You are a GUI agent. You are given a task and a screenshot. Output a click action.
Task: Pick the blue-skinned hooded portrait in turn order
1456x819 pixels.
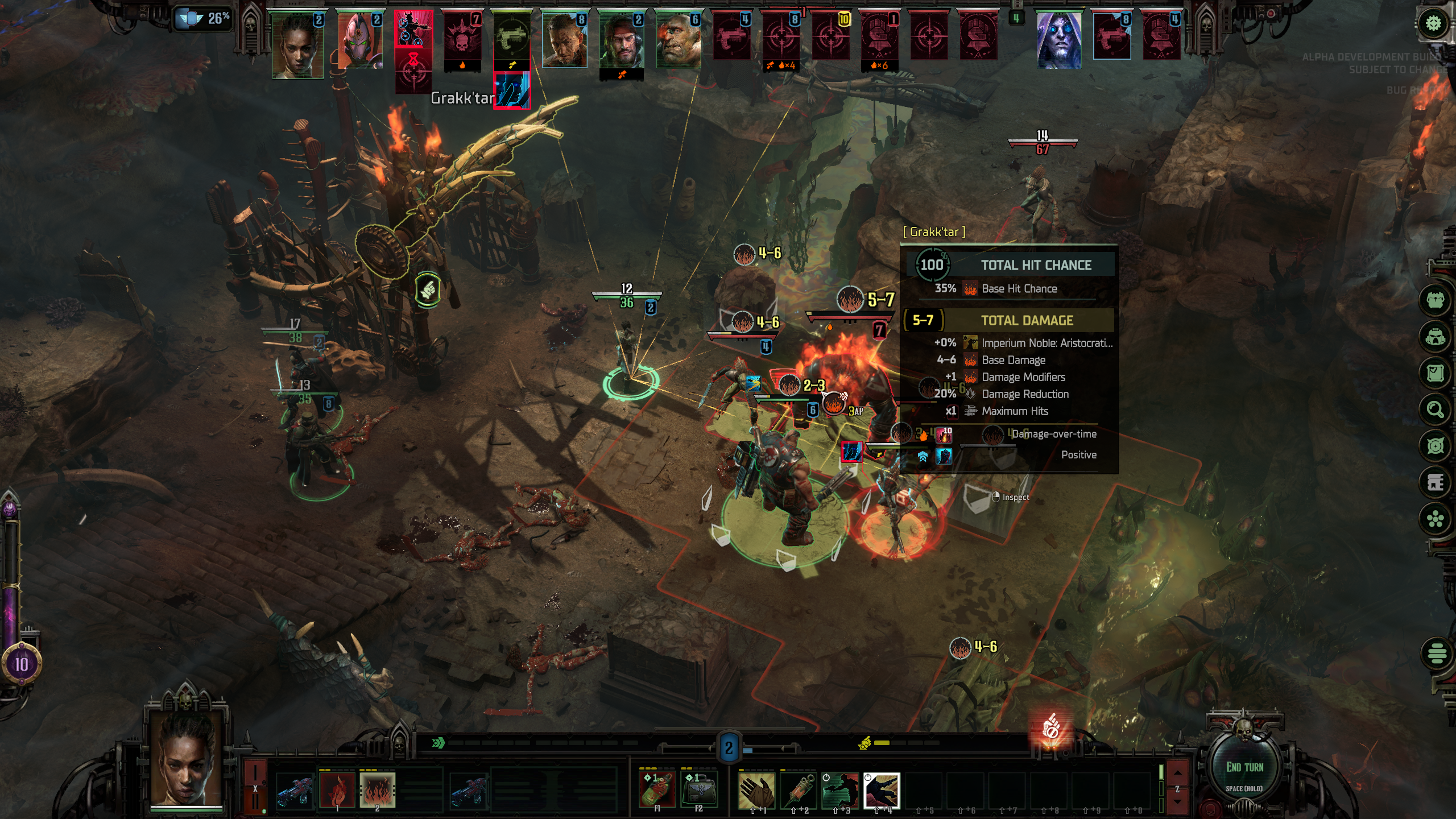[x=1058, y=41]
